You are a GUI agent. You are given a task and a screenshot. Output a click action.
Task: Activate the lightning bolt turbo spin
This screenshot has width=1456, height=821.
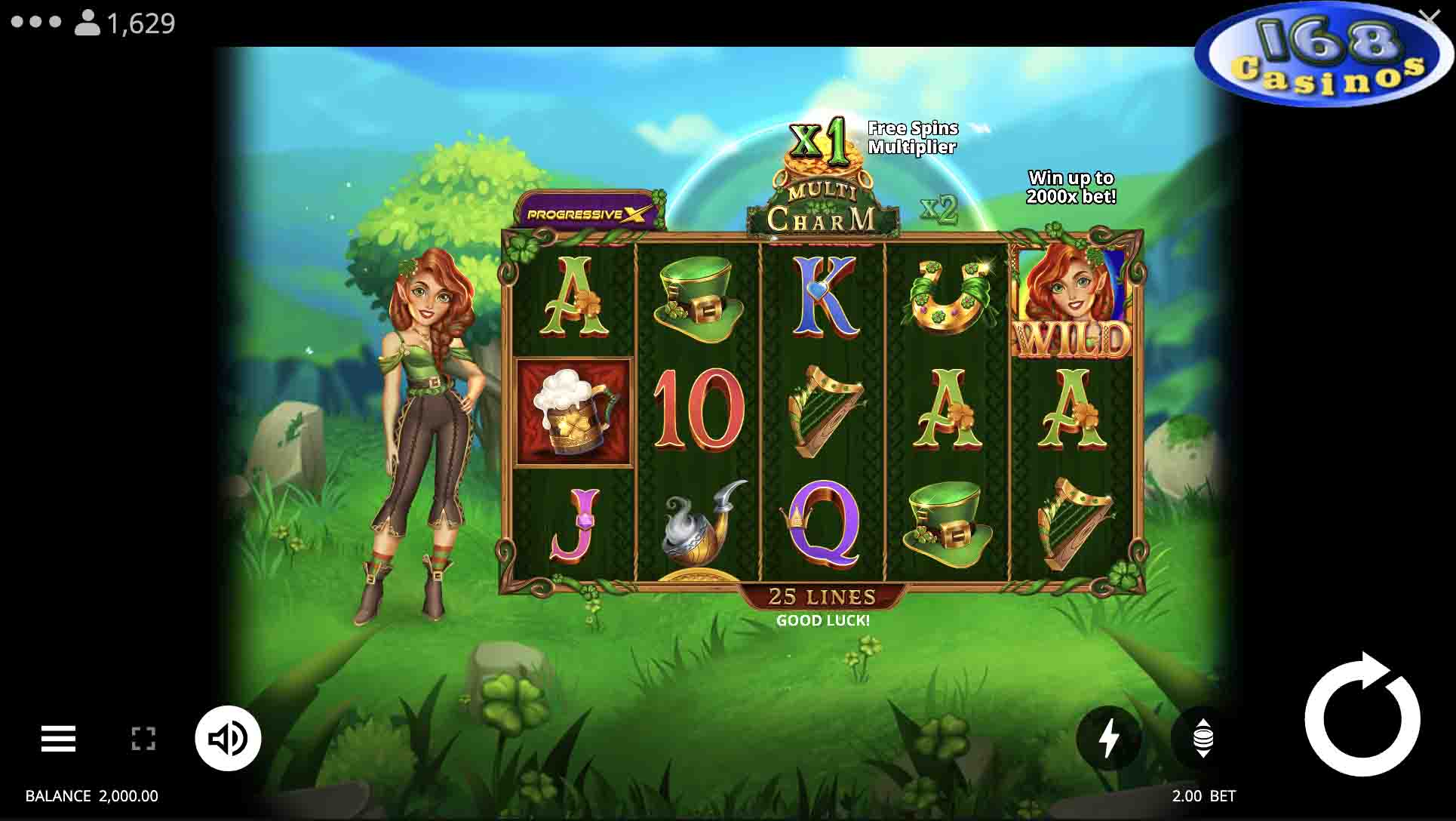coord(1108,738)
